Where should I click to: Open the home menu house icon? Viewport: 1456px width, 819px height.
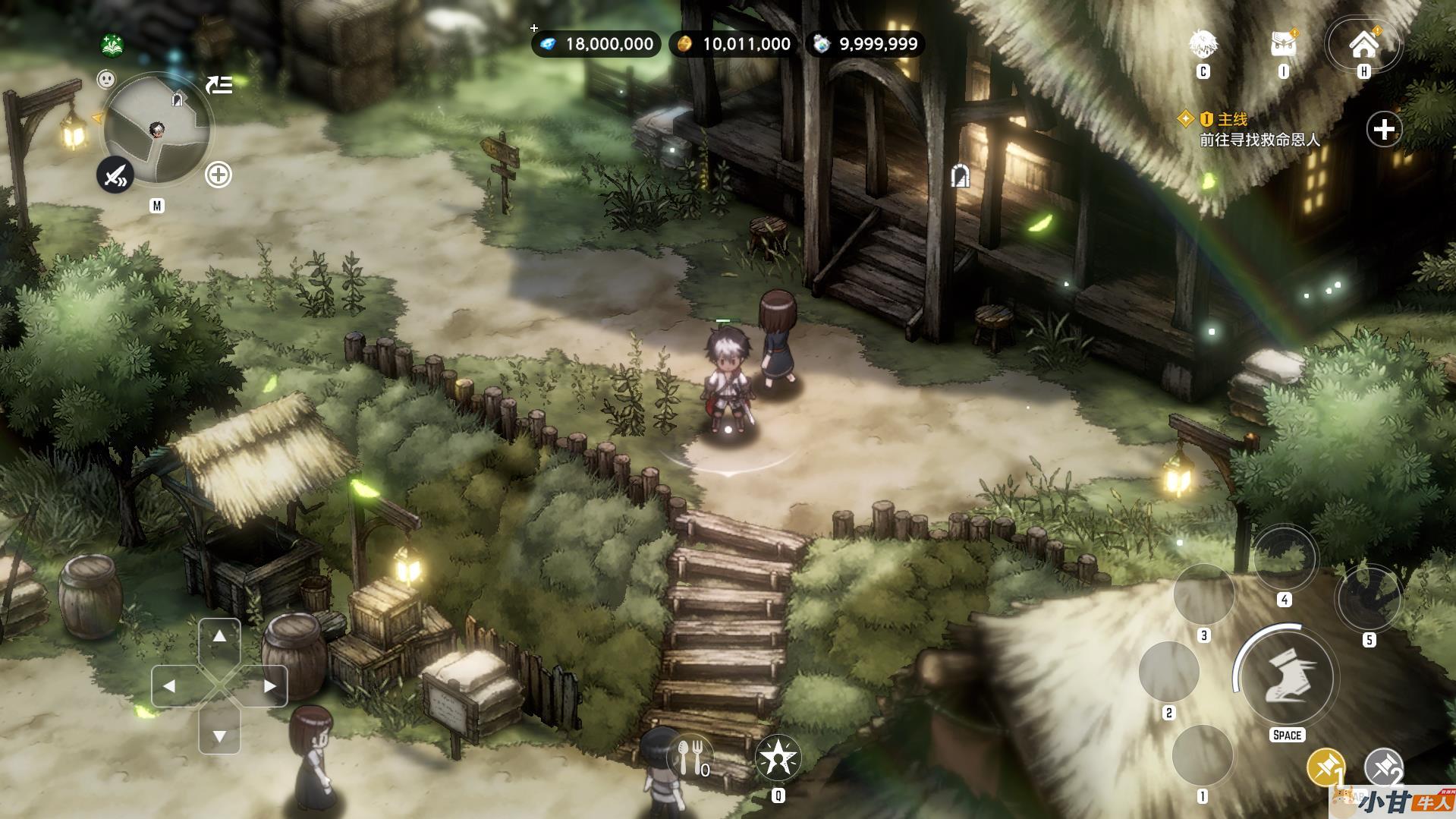click(1363, 45)
